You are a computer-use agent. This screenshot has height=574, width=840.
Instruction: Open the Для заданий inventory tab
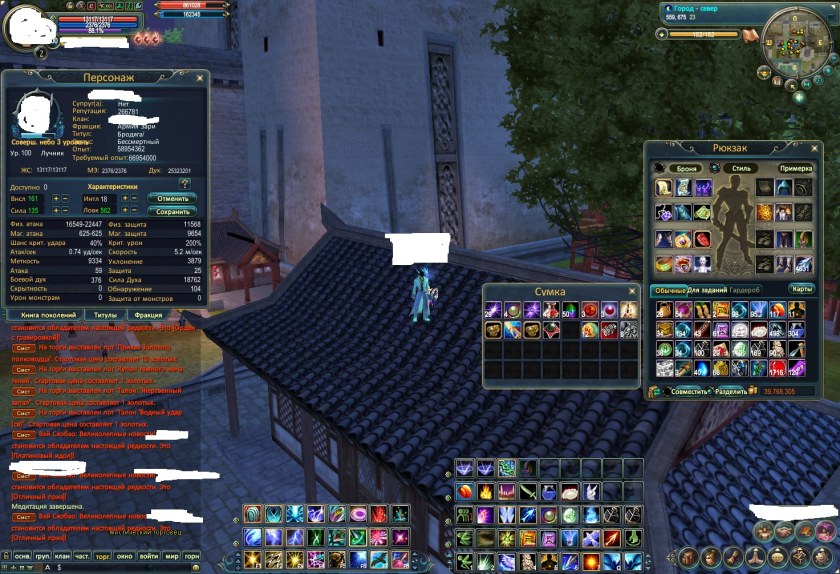tap(706, 289)
